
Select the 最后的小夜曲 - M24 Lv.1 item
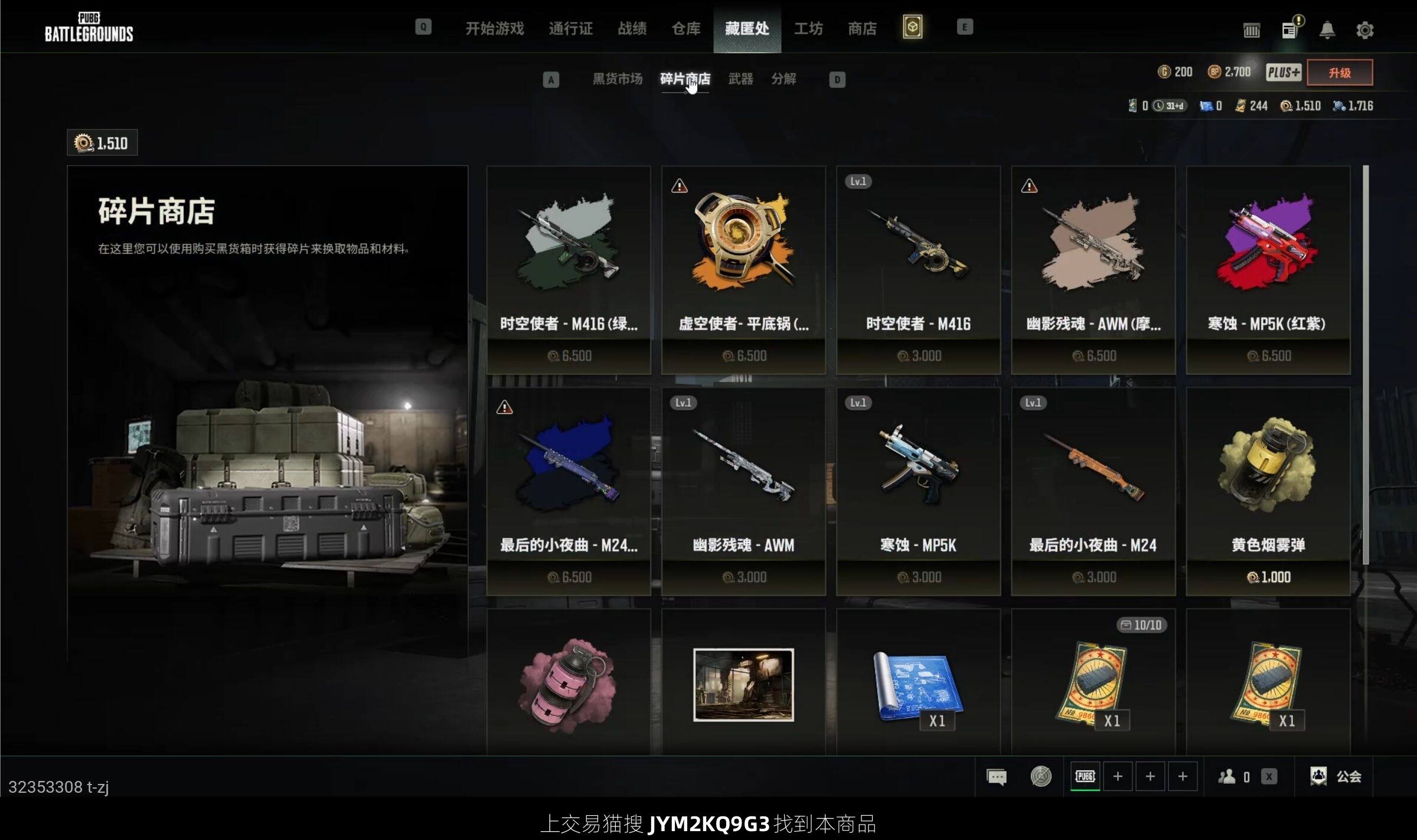1093,491
